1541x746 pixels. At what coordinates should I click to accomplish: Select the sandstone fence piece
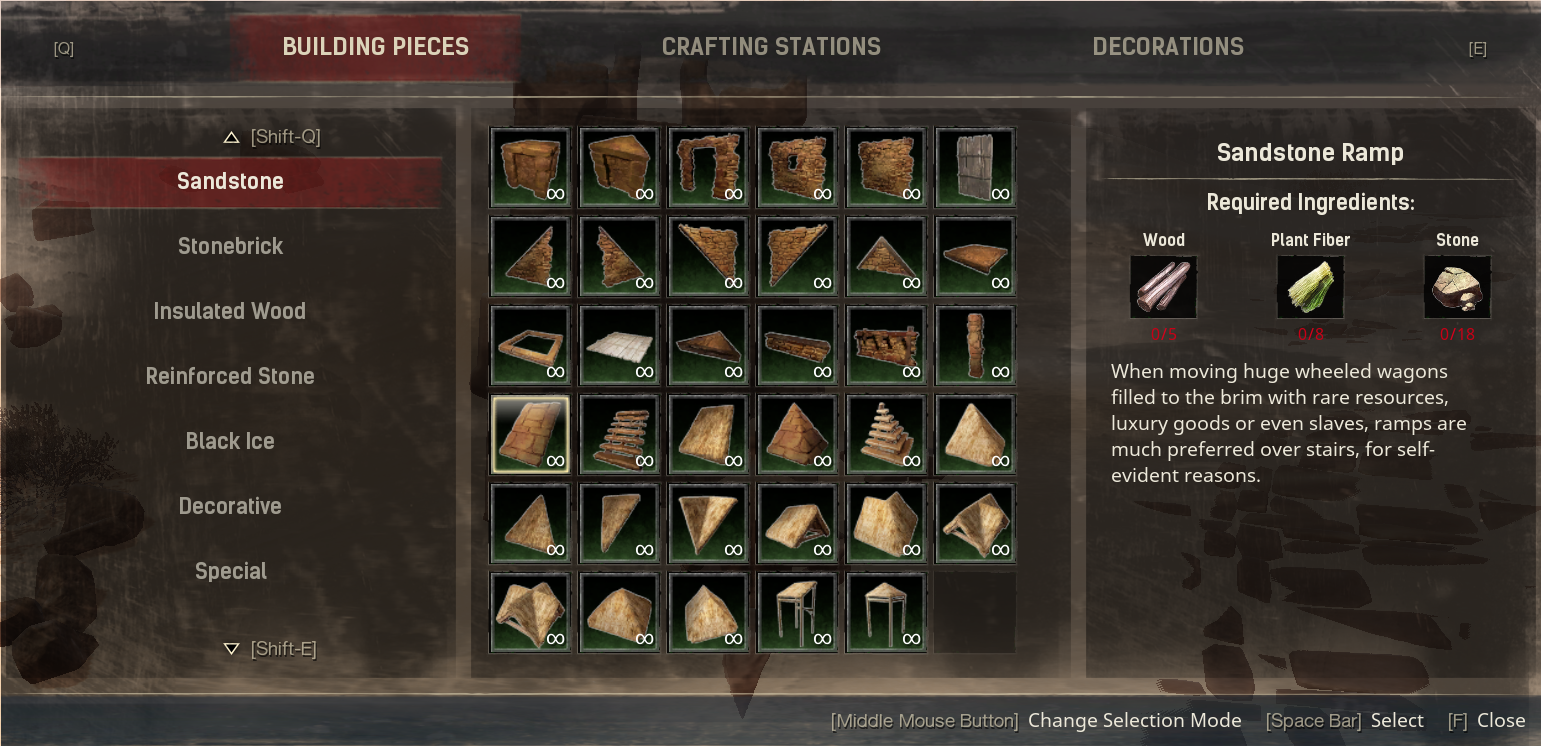coord(886,345)
